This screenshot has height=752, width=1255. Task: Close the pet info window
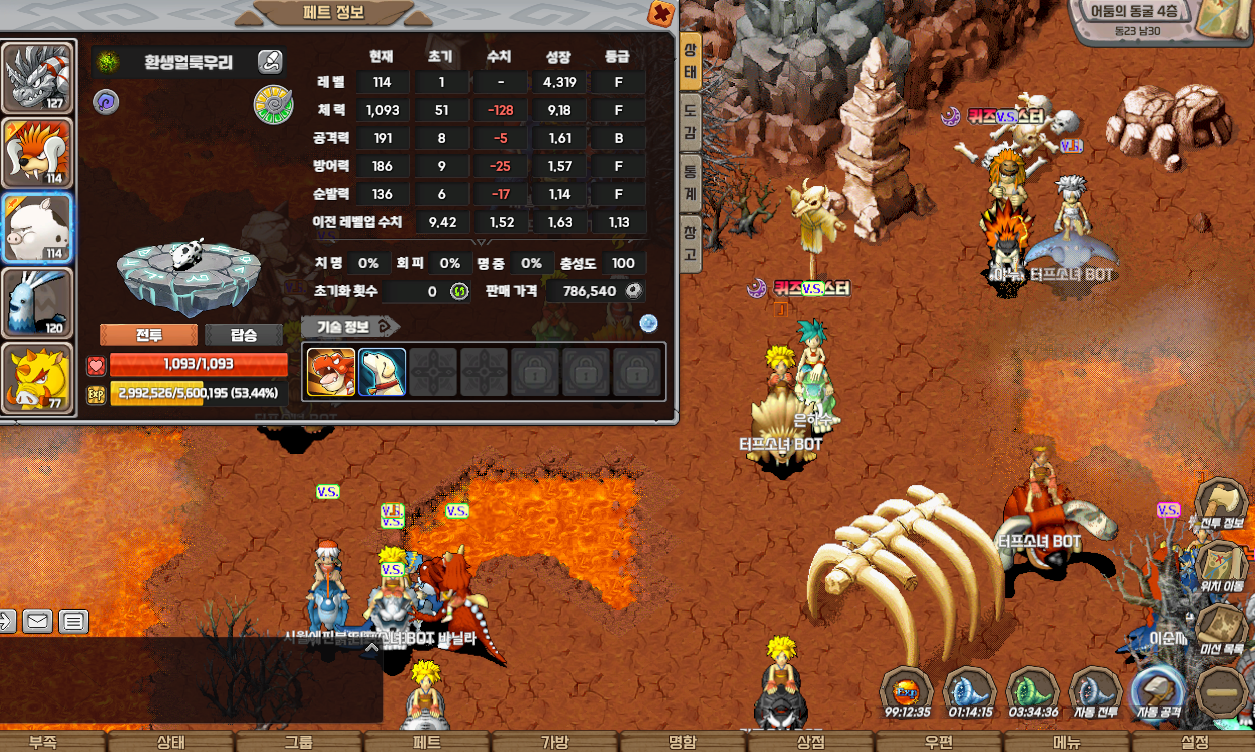[x=661, y=13]
